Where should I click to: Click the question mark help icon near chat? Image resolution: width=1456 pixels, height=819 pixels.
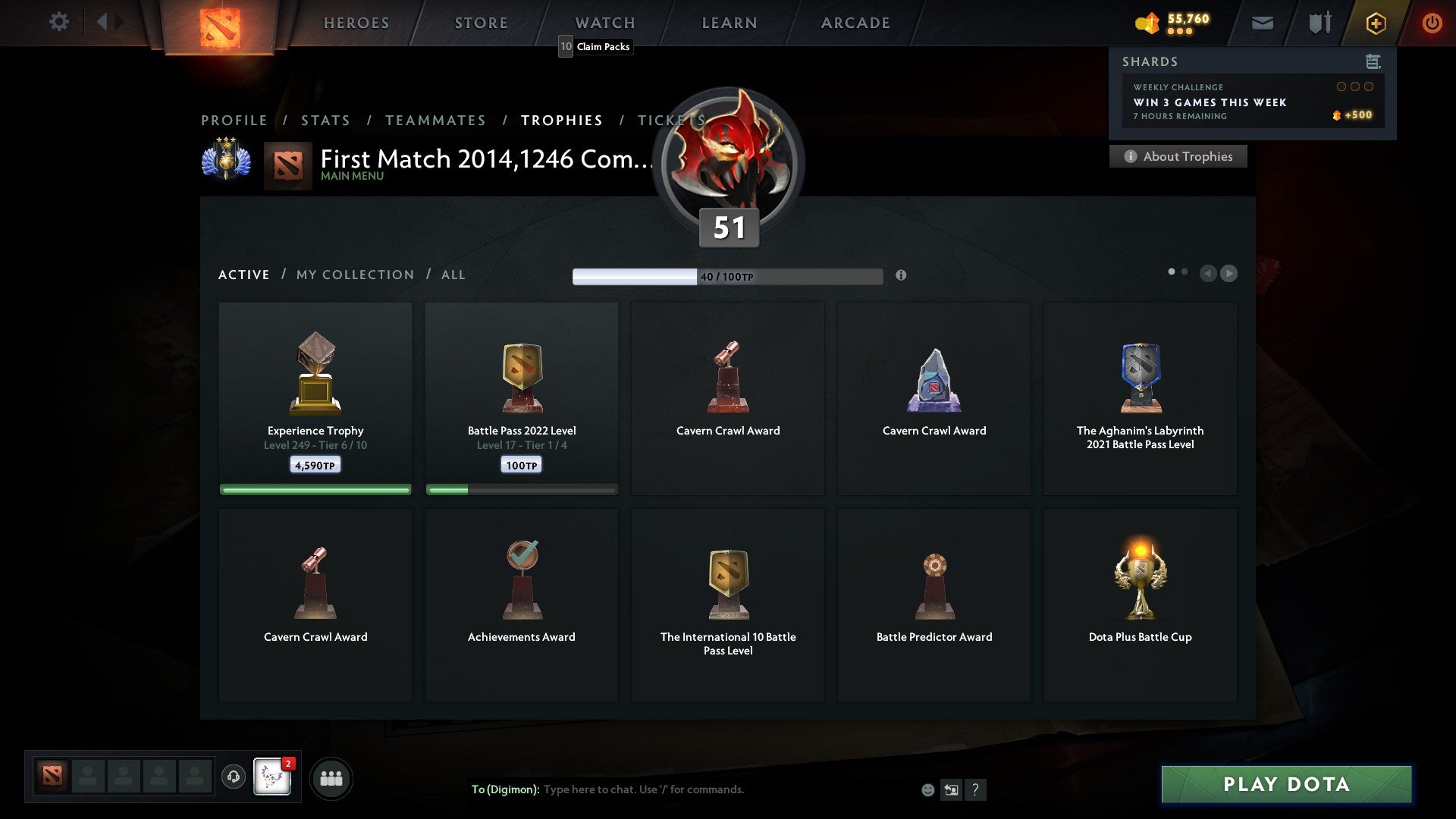pyautogui.click(x=975, y=789)
